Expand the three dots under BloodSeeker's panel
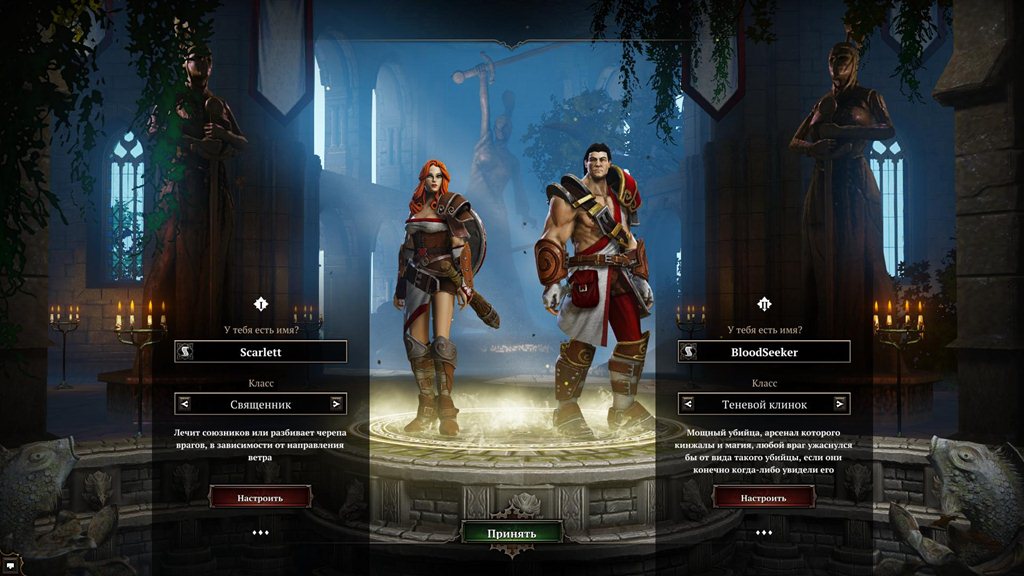This screenshot has width=1024, height=576. point(763,533)
